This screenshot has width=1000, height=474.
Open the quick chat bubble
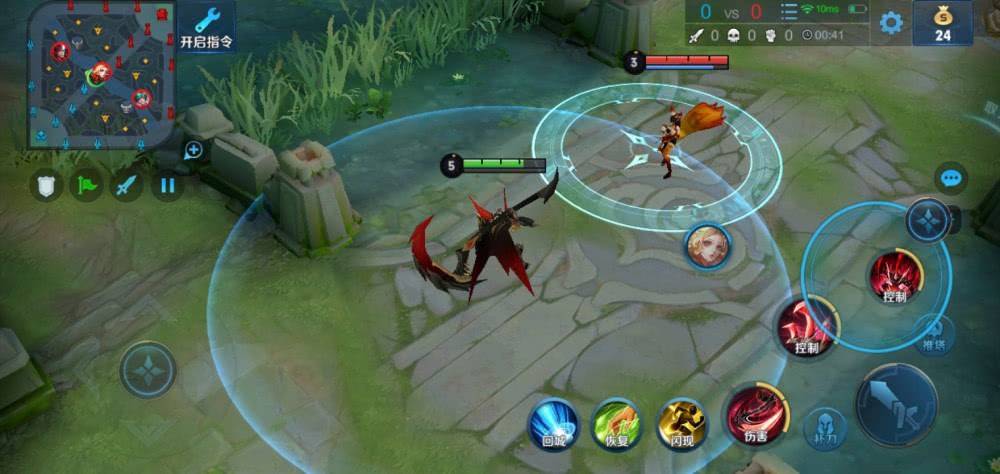[x=951, y=179]
